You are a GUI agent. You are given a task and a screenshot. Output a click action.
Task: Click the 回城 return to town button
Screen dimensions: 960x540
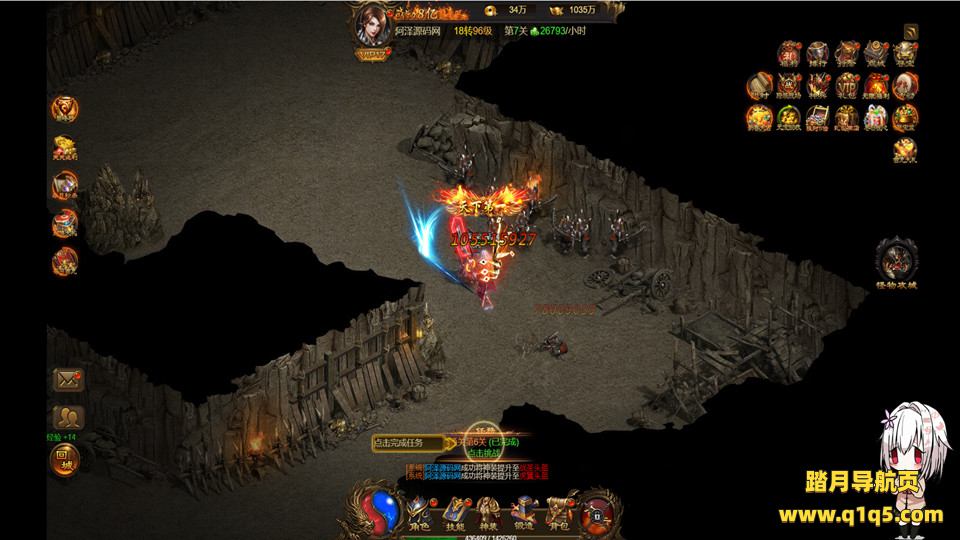(x=67, y=459)
